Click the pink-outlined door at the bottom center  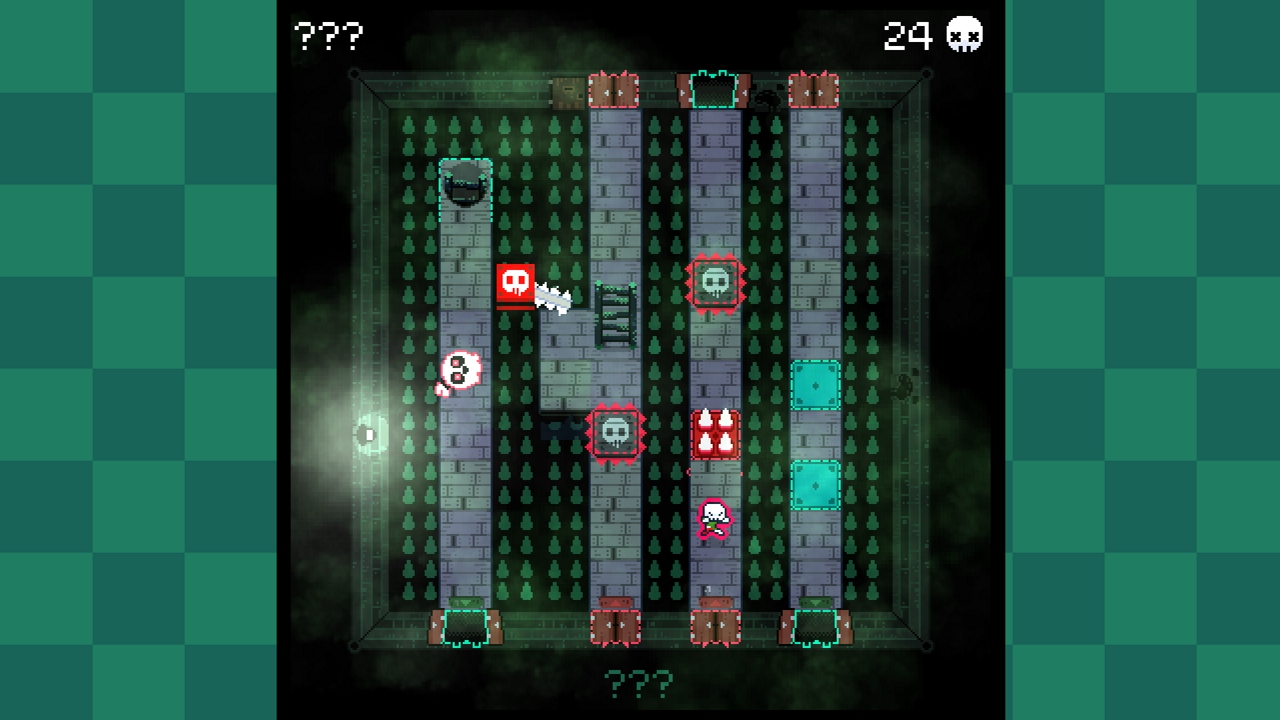tap(616, 625)
